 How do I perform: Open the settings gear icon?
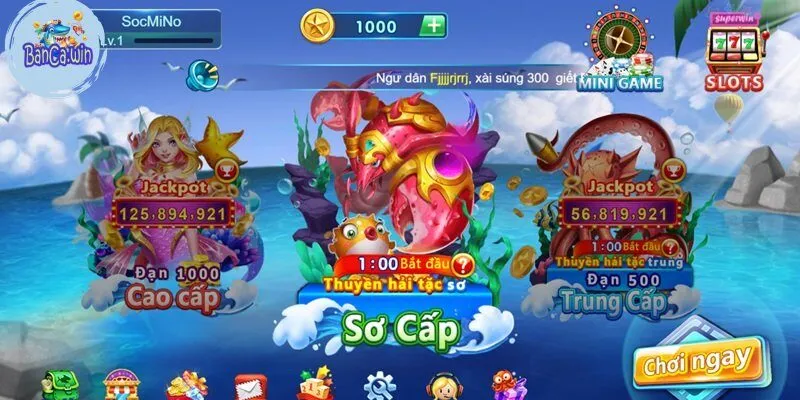point(379,385)
